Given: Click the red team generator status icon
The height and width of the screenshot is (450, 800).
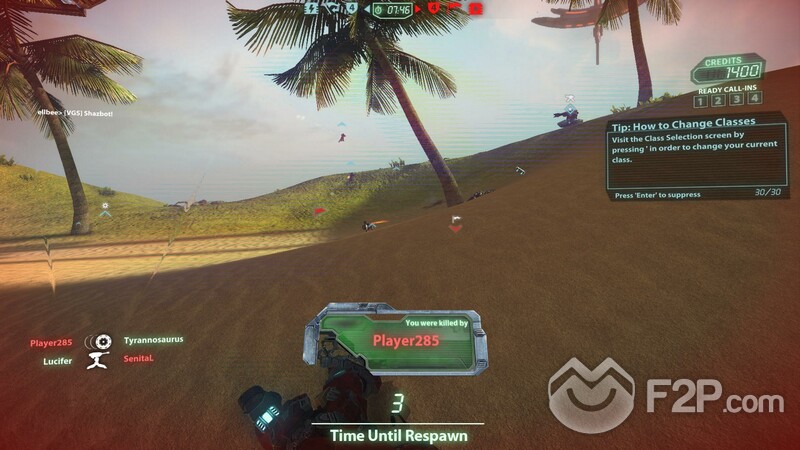Looking at the screenshot, I should tap(476, 9).
